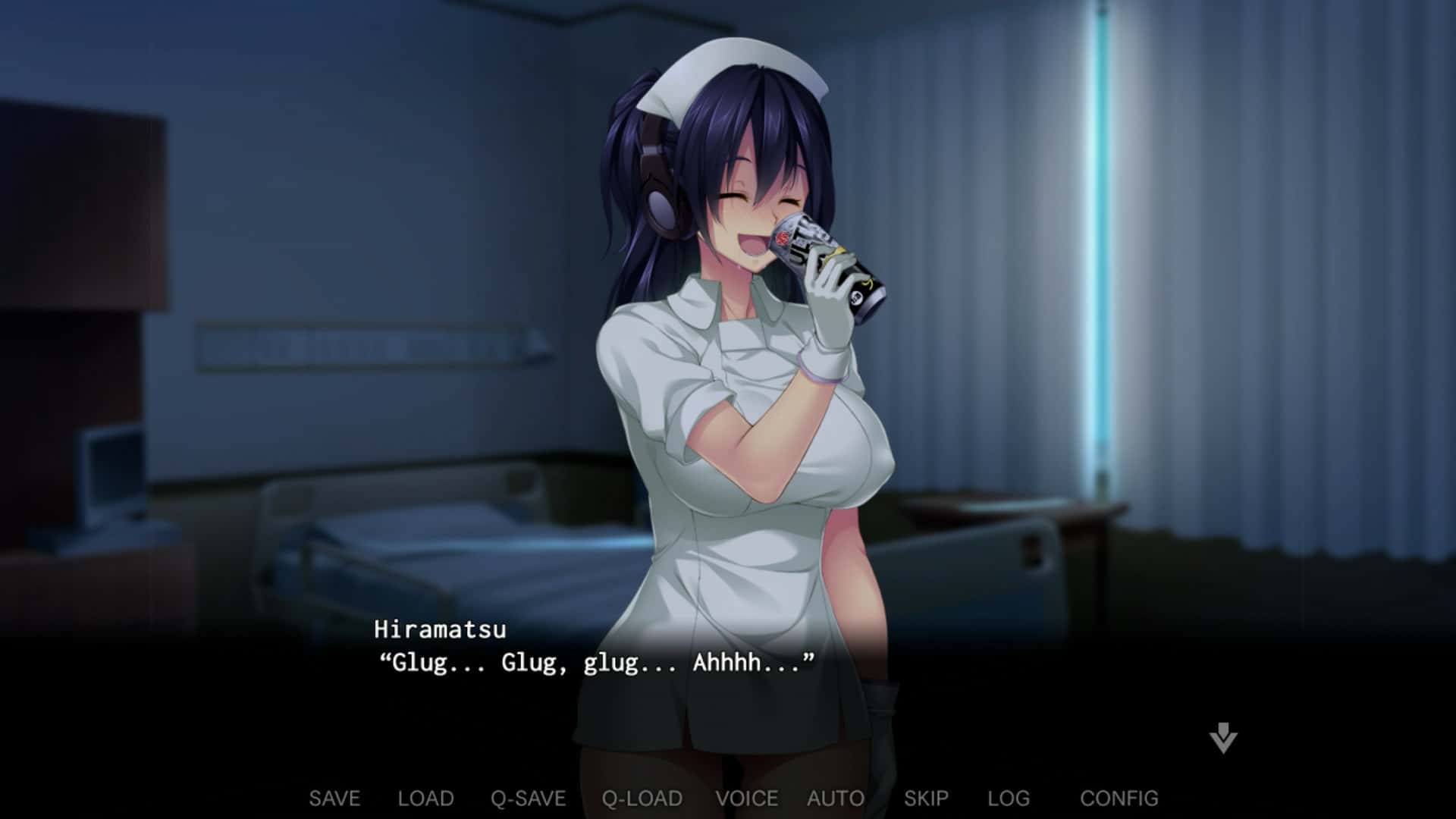Activate SKIP mode to fast-forward
1456x819 pixels.
[x=927, y=798]
